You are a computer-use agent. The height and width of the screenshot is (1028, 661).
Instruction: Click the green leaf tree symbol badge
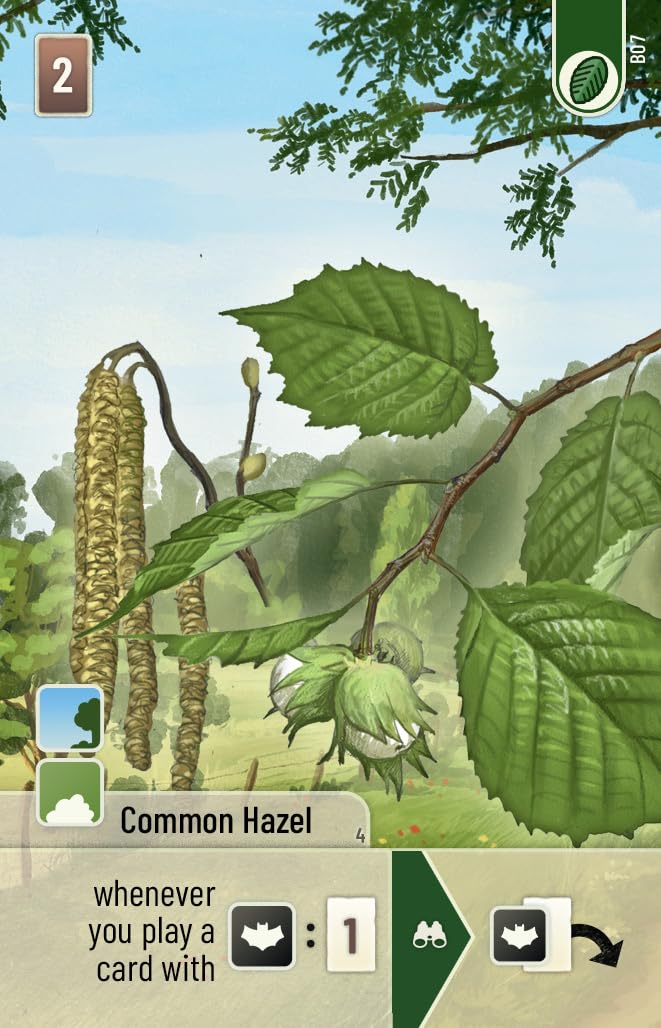(588, 78)
